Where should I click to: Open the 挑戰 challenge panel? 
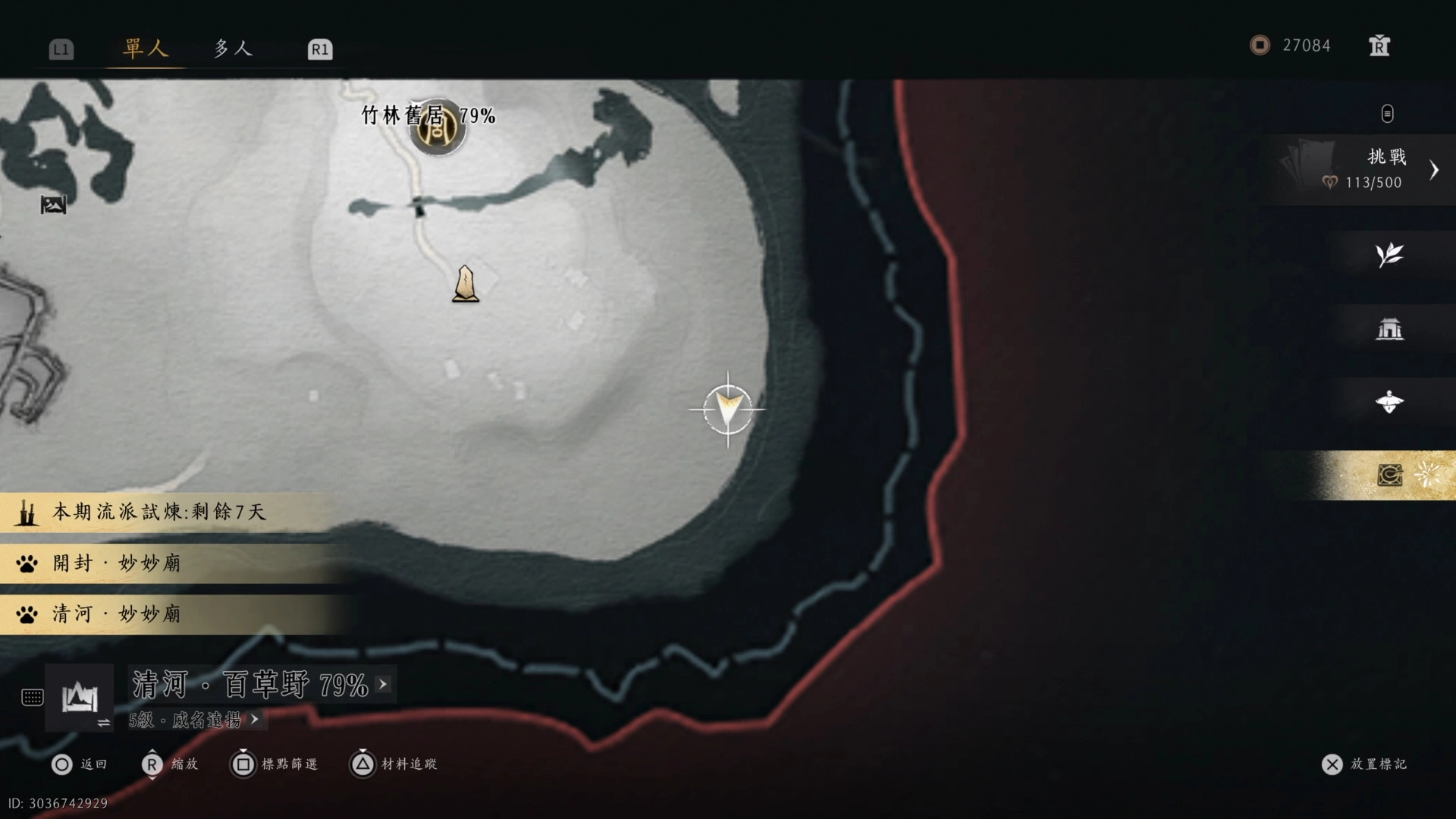click(x=1365, y=169)
